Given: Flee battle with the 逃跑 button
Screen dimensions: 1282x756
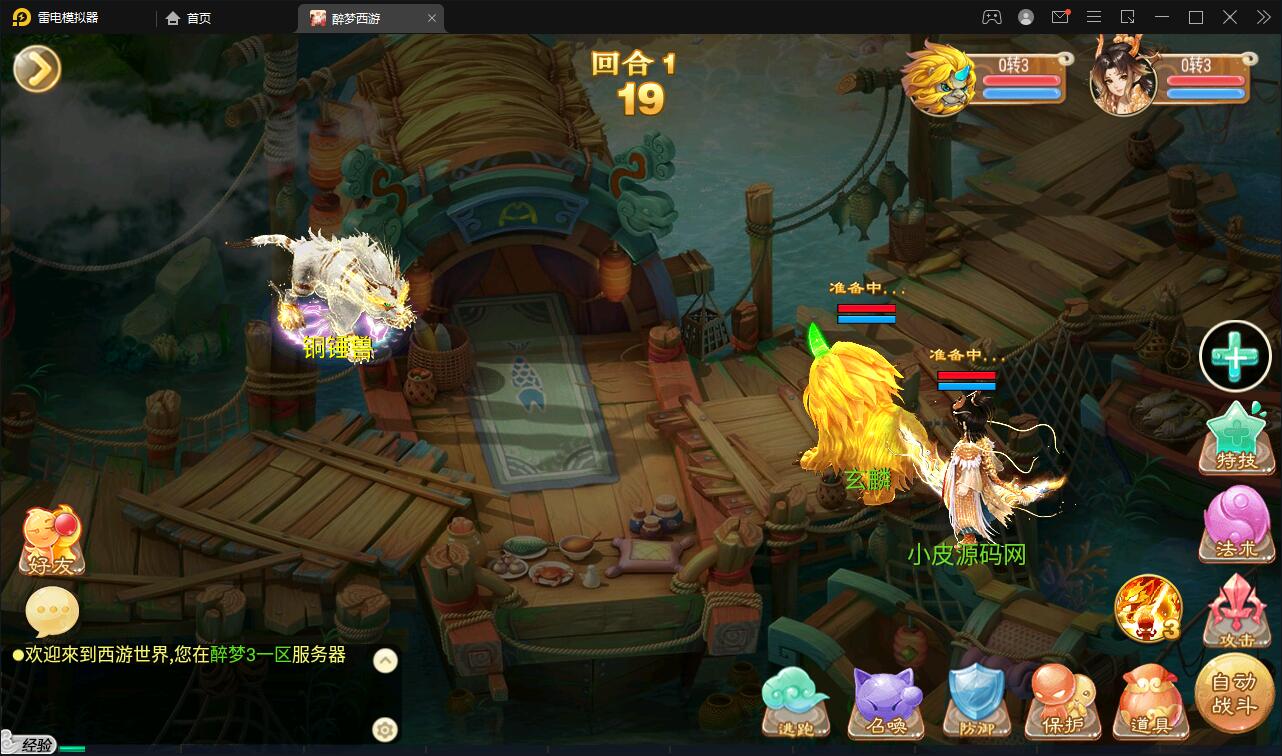Looking at the screenshot, I should (x=796, y=700).
